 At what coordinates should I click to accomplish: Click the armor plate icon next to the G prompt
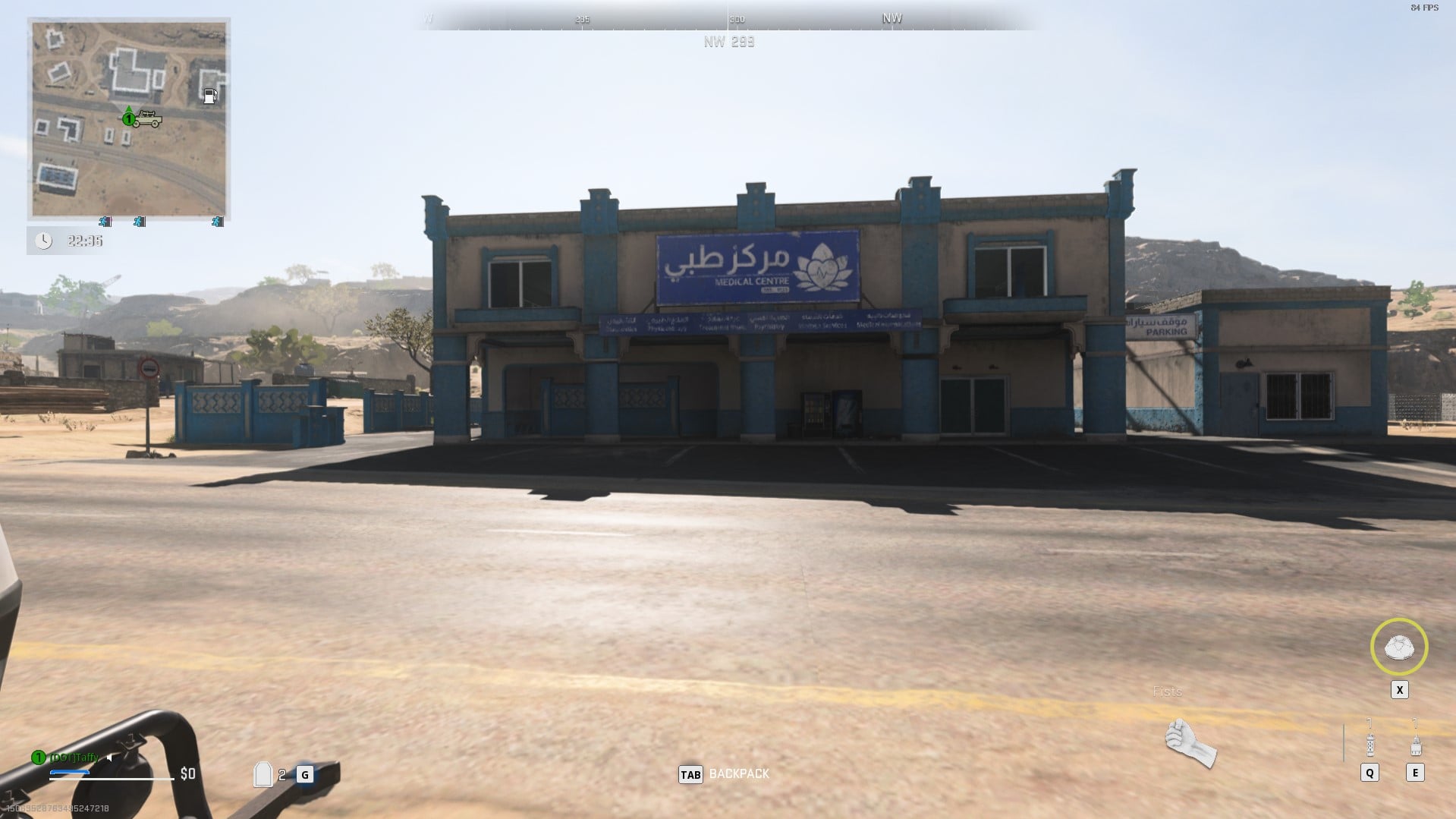coord(262,775)
